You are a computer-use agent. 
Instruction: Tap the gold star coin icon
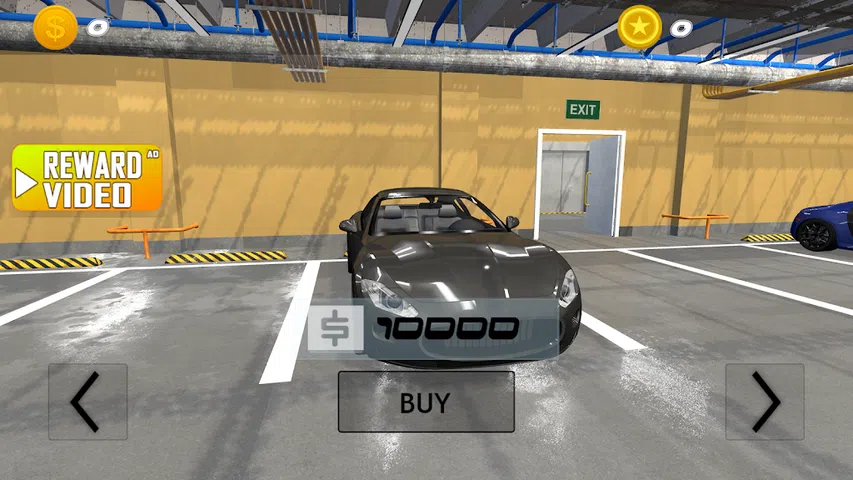tap(639, 27)
